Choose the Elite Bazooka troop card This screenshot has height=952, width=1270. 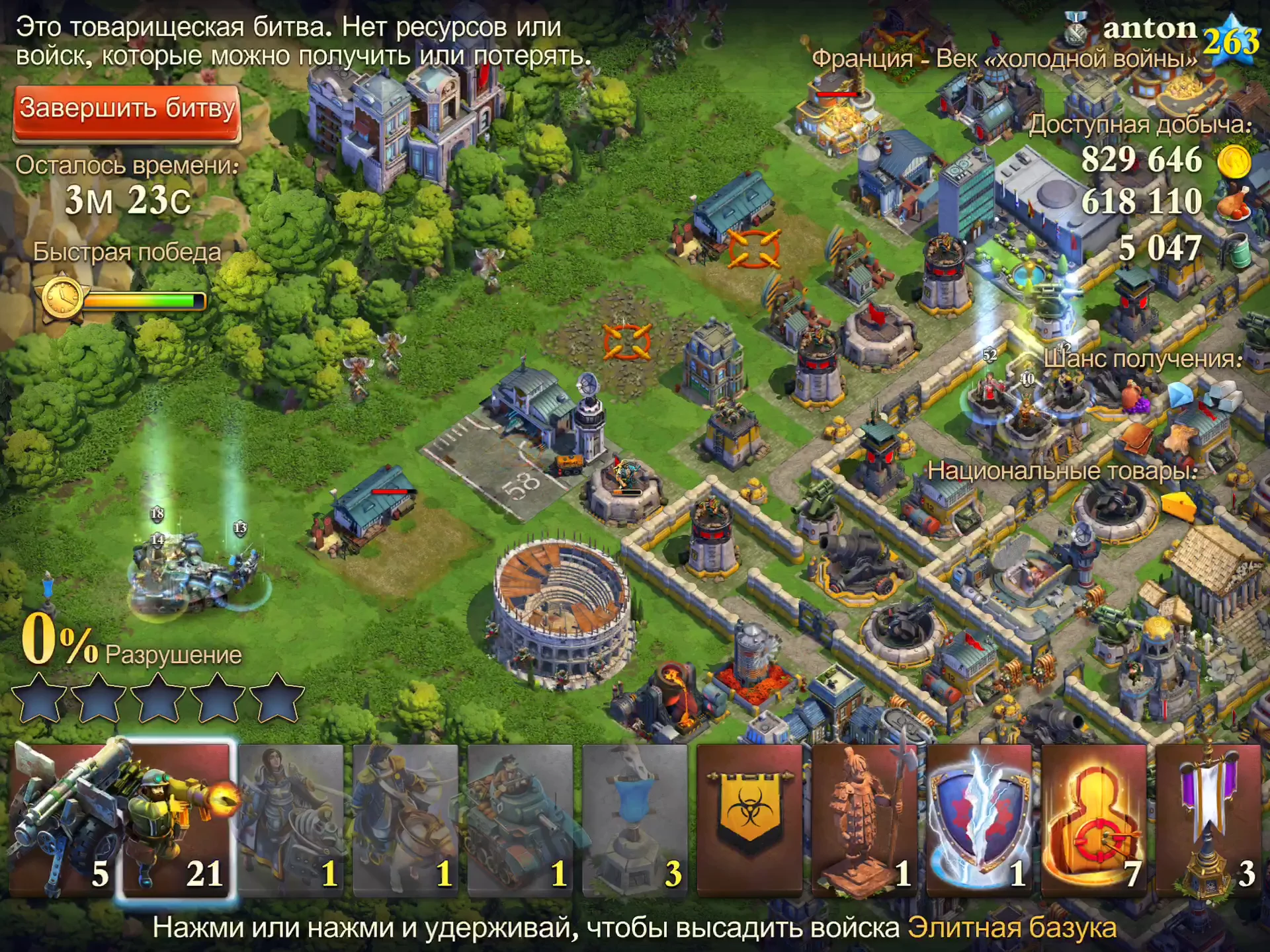(x=179, y=820)
